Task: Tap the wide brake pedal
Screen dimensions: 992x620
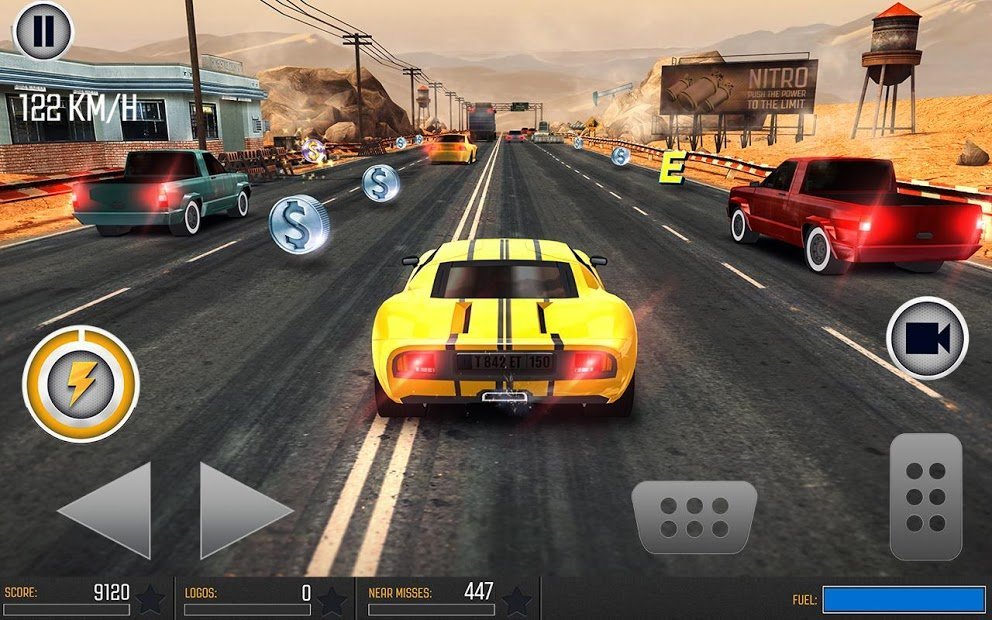Action: (694, 517)
